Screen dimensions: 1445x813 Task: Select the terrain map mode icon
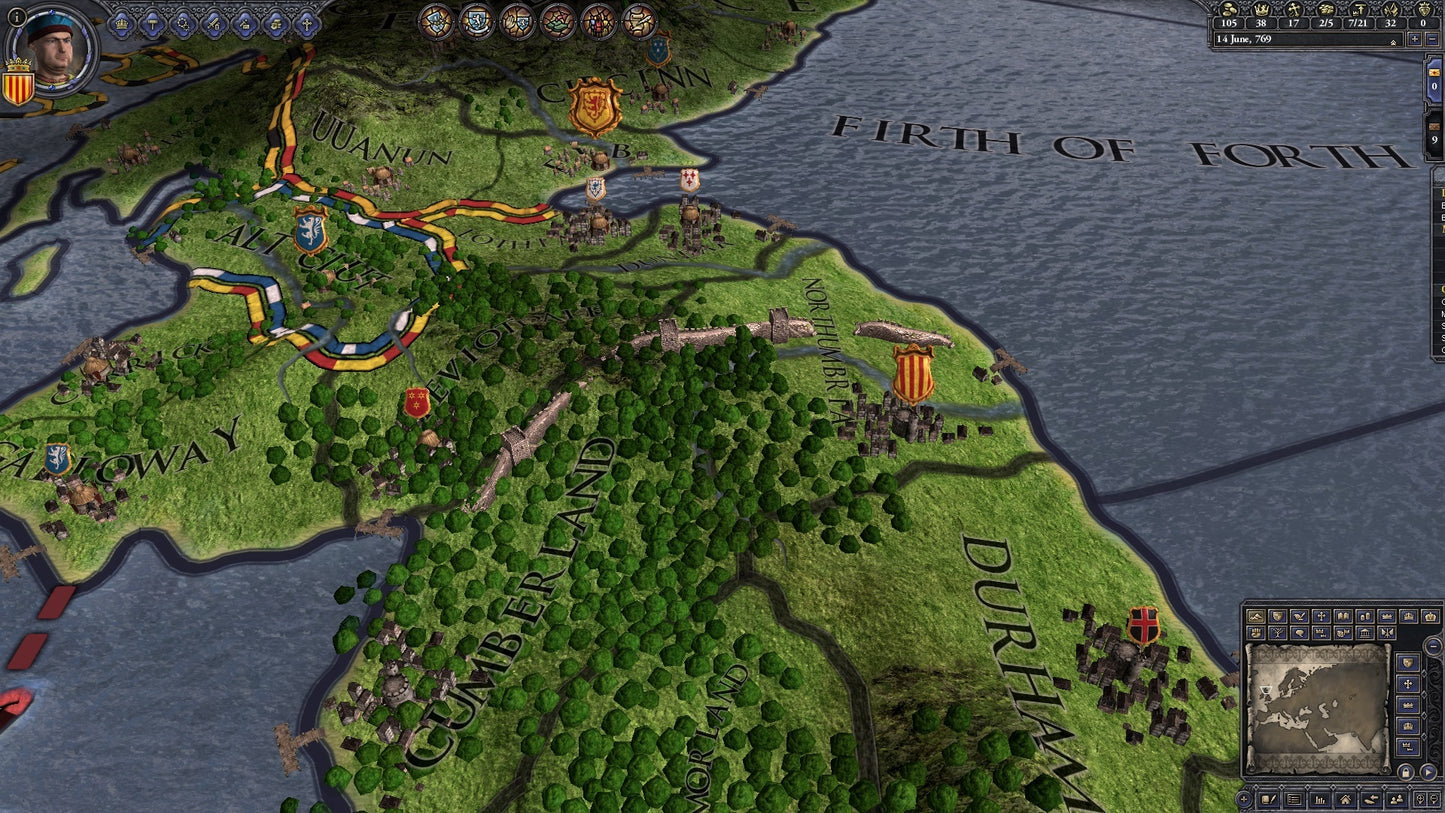[x=1256, y=616]
